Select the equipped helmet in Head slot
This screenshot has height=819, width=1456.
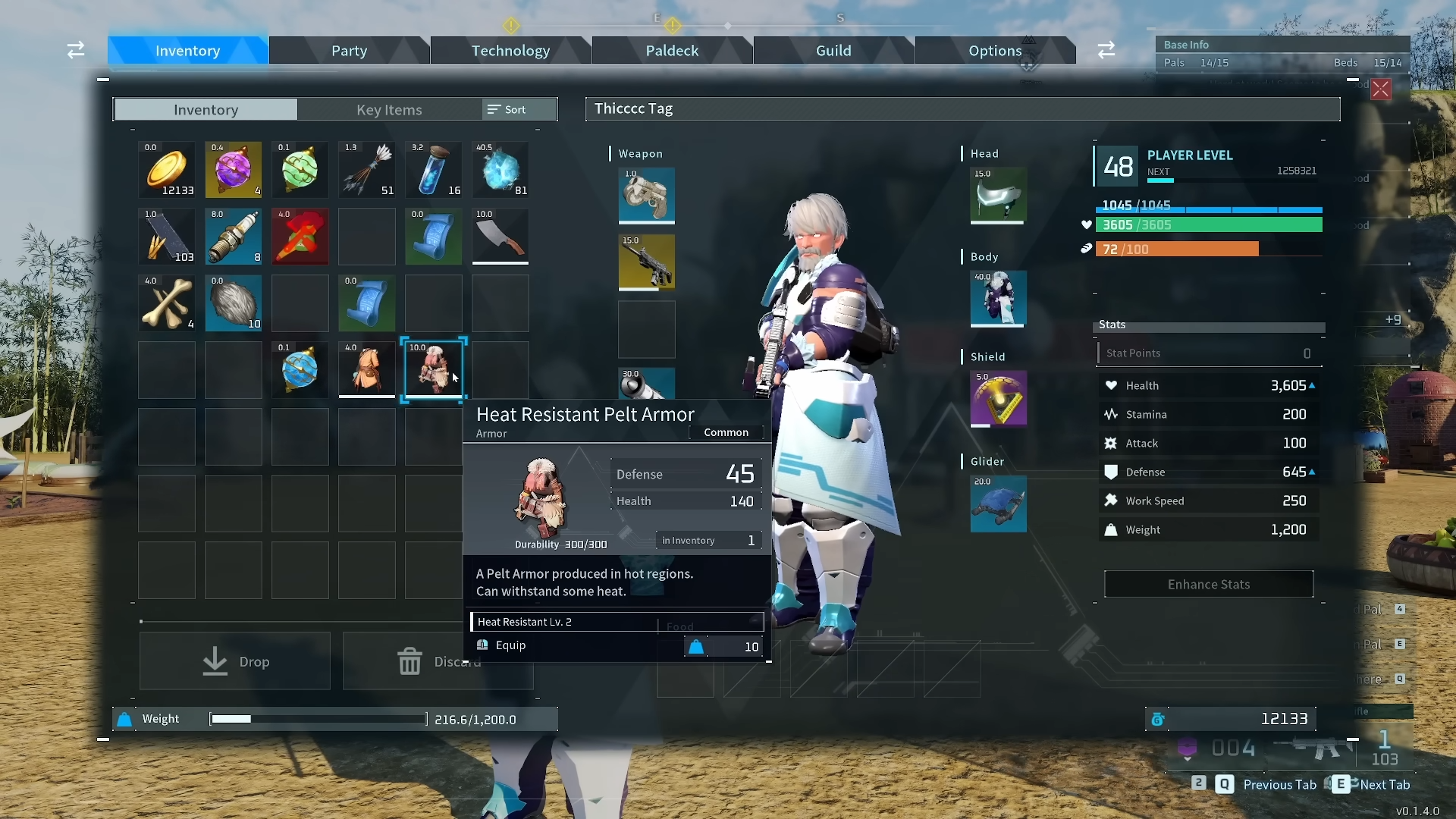click(x=998, y=196)
